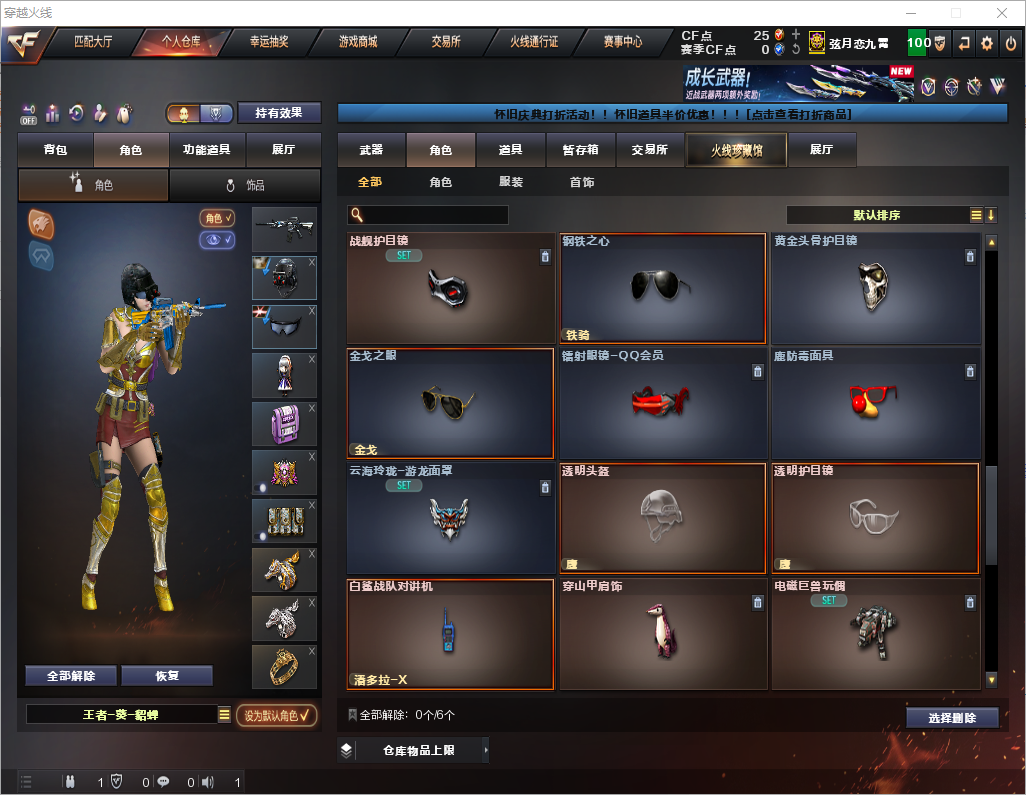Pick the 白鲨战队对讲机 walkie-talkie item
Screen dimensions: 1026x795
[x=450, y=635]
